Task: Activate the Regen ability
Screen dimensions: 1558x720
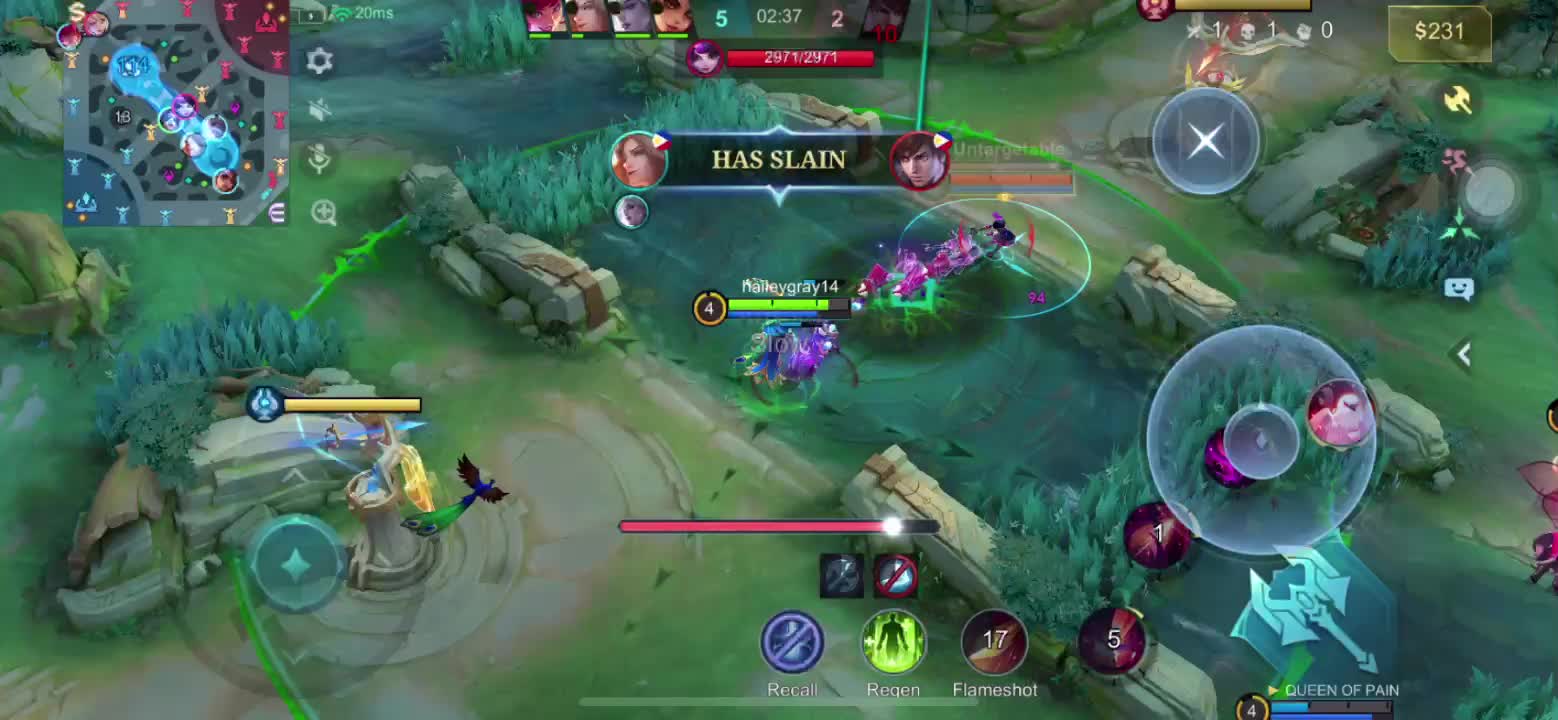Action: 893,643
